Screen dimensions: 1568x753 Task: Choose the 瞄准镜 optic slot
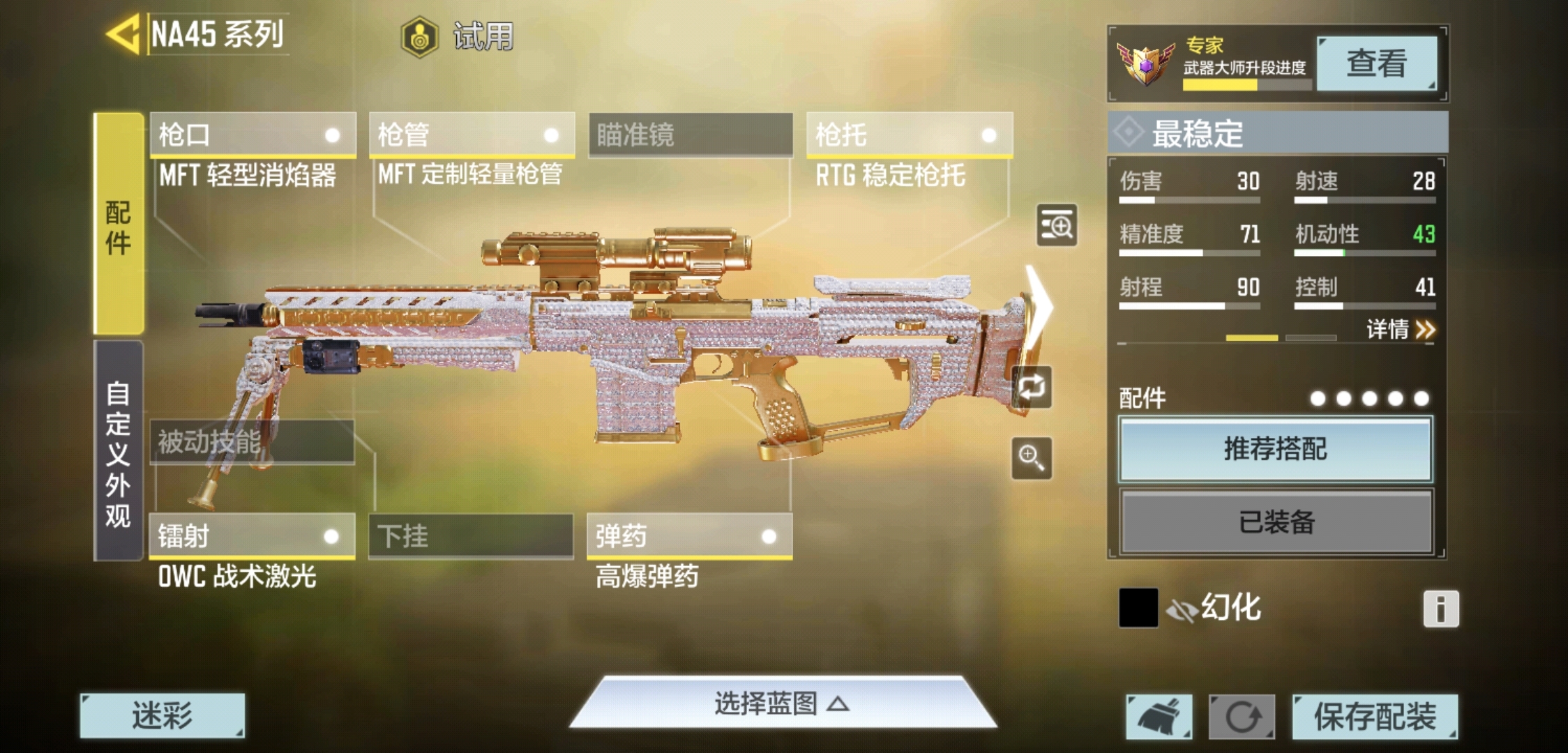[691, 135]
